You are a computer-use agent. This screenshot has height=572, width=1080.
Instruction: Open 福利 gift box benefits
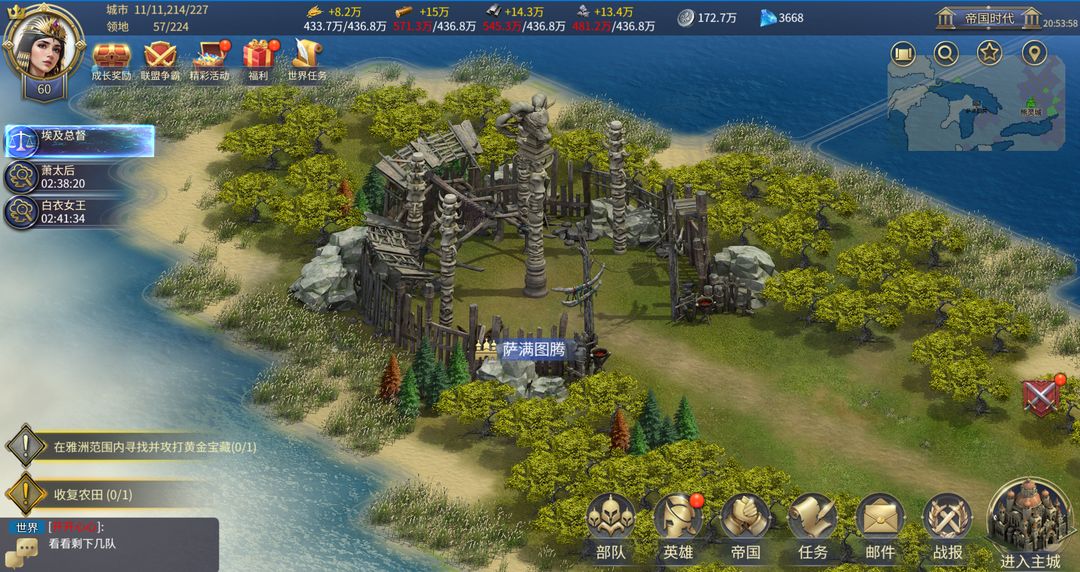point(257,58)
